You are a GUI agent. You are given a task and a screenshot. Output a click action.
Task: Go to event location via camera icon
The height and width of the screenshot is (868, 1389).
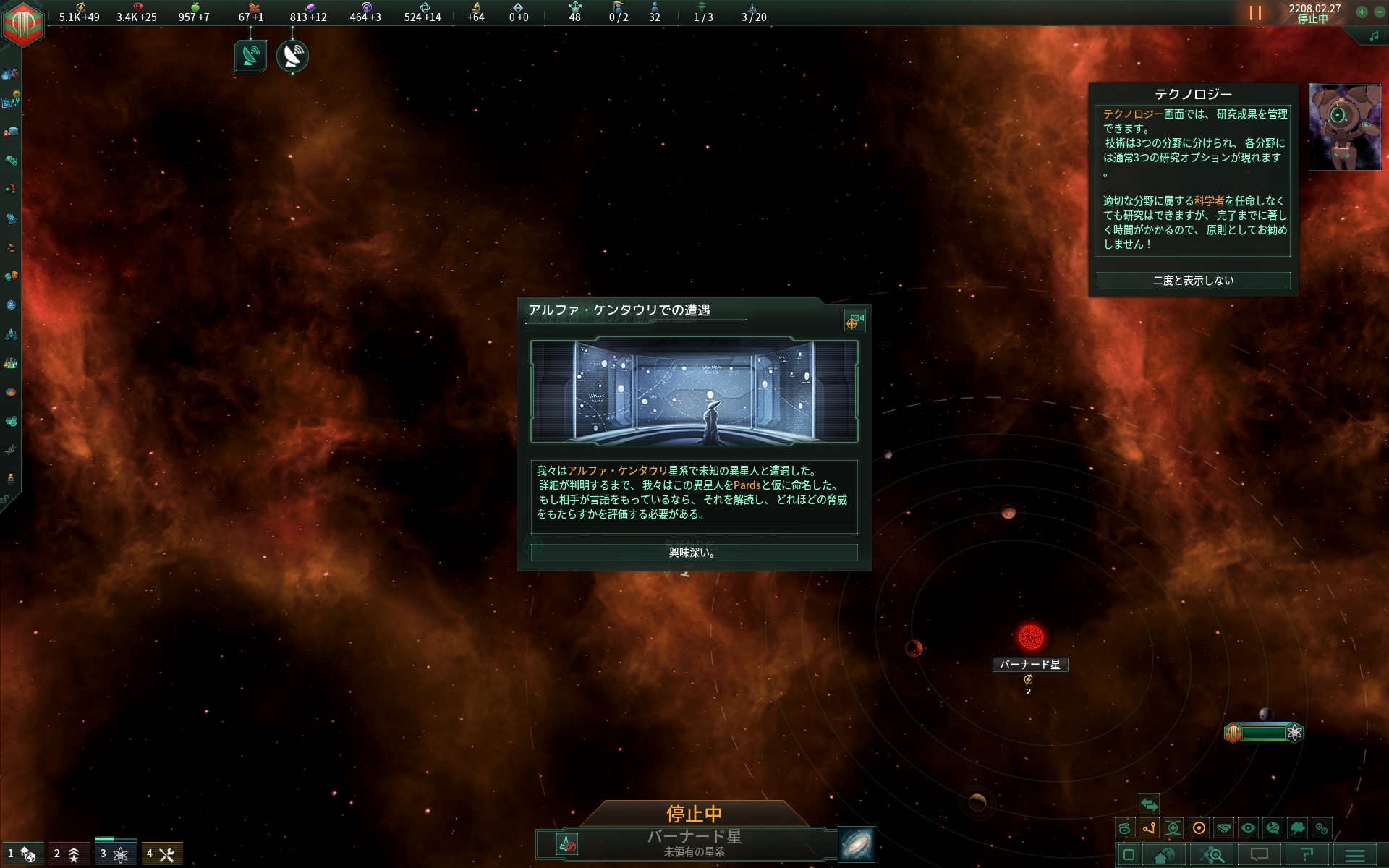854,320
